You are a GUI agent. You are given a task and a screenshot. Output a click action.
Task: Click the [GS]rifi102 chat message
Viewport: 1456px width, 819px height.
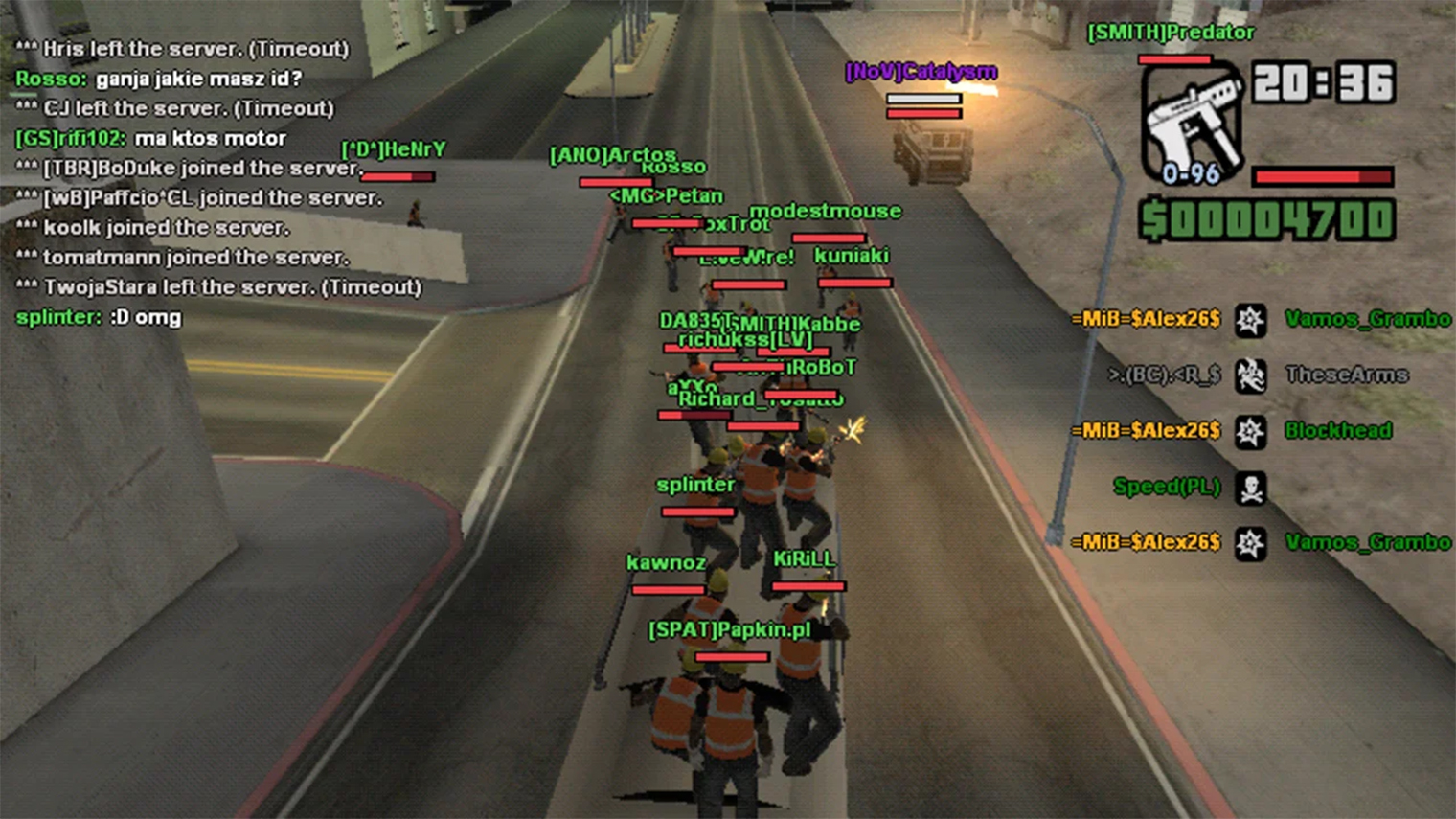(x=150, y=138)
